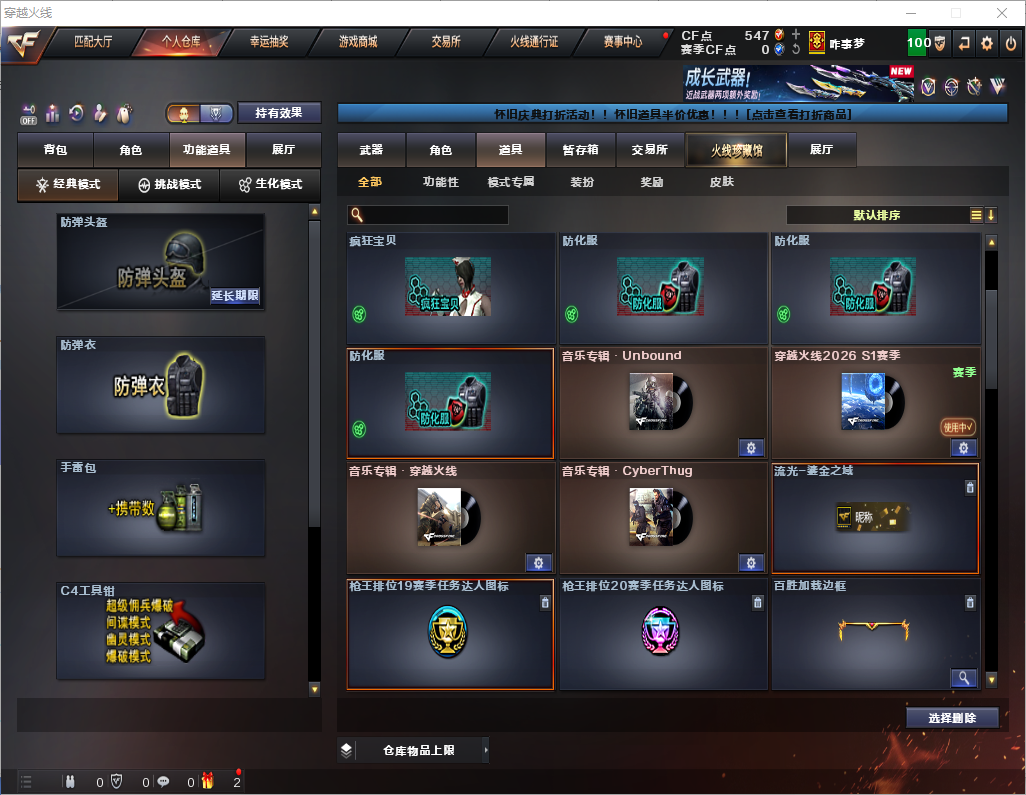The height and width of the screenshot is (795, 1026).
Task: Select the 手雷包 grenade pack card
Action: pos(161,508)
